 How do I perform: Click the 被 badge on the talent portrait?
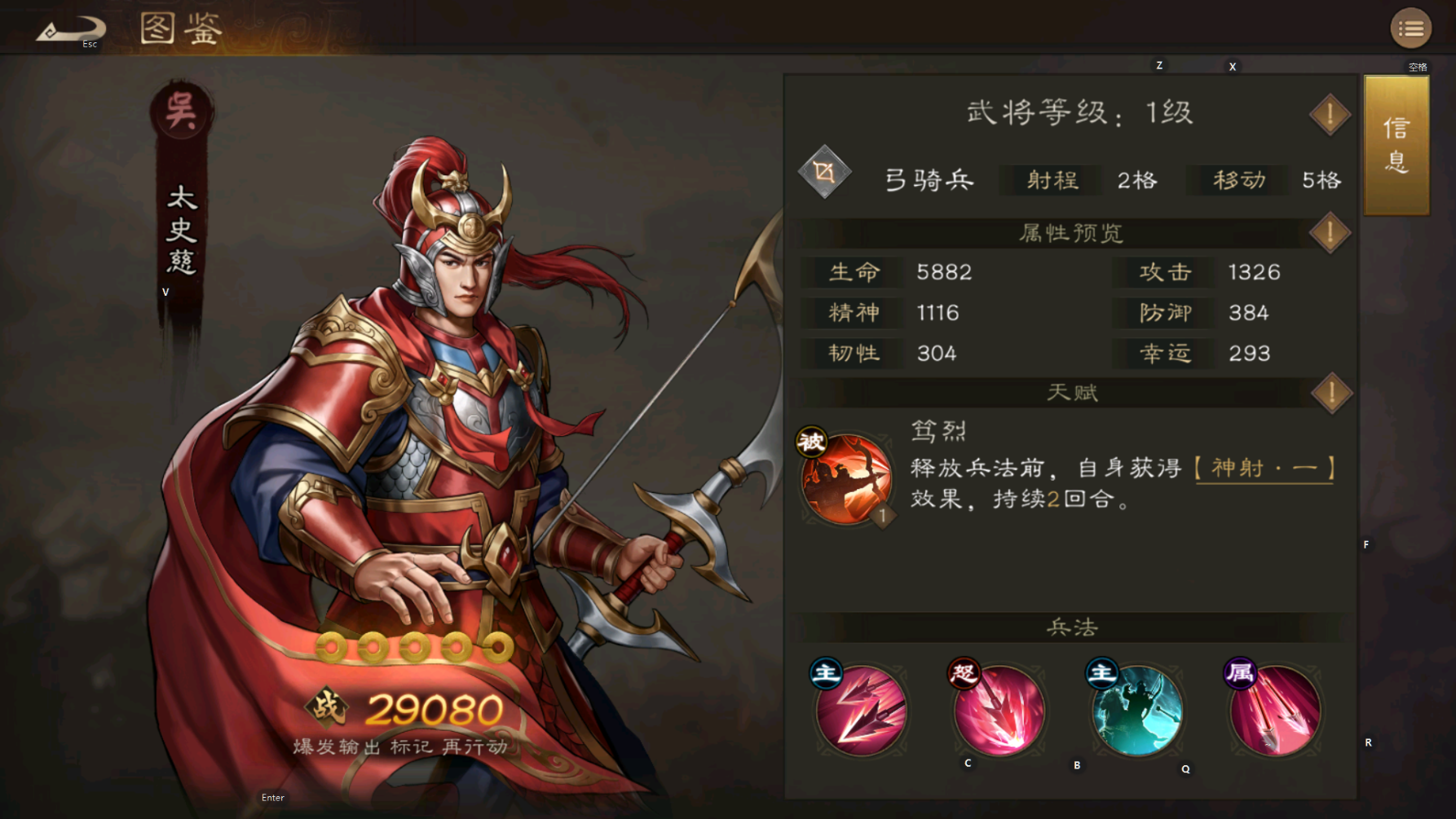(810, 443)
